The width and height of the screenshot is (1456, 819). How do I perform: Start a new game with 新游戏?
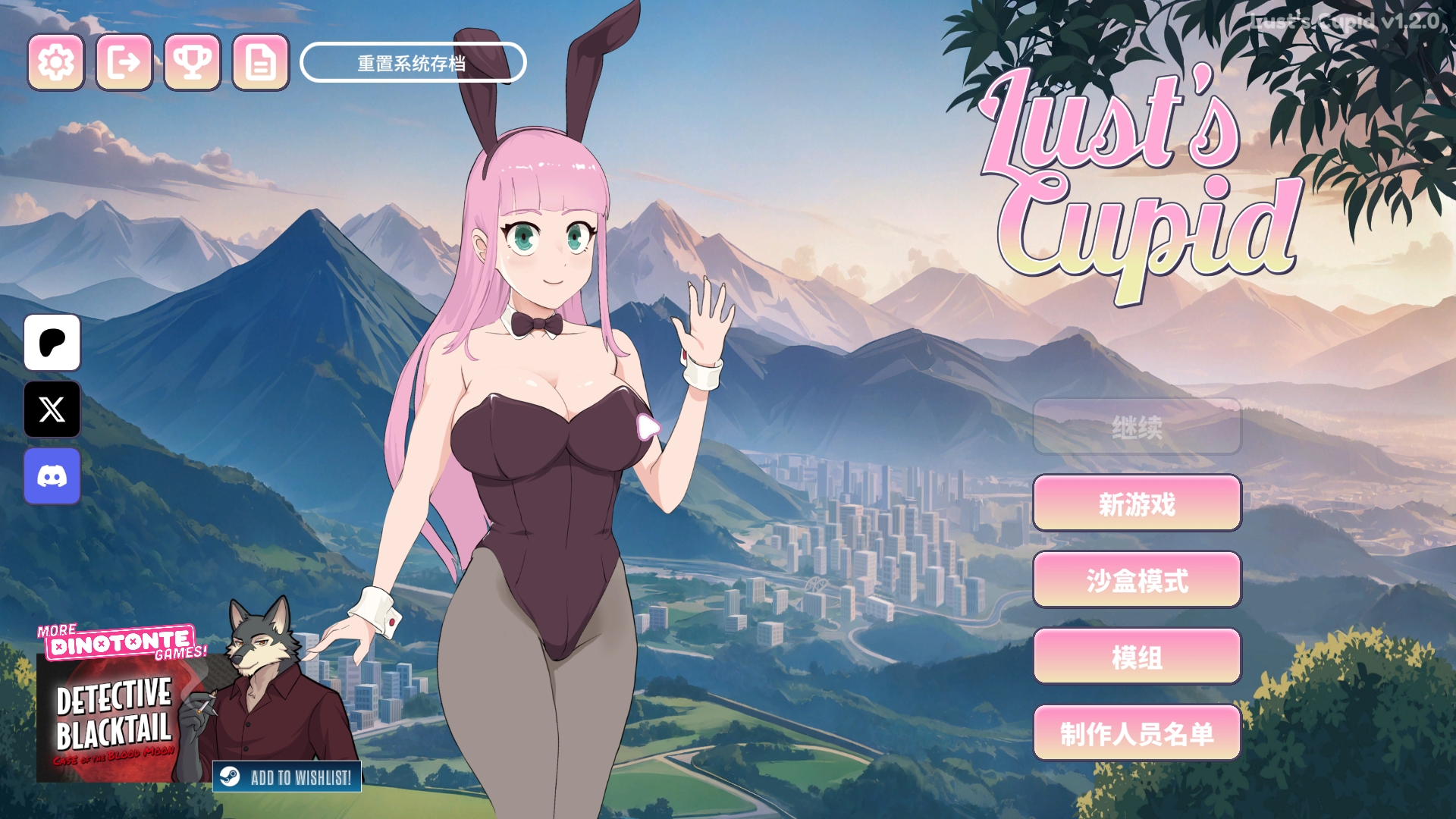1136,504
